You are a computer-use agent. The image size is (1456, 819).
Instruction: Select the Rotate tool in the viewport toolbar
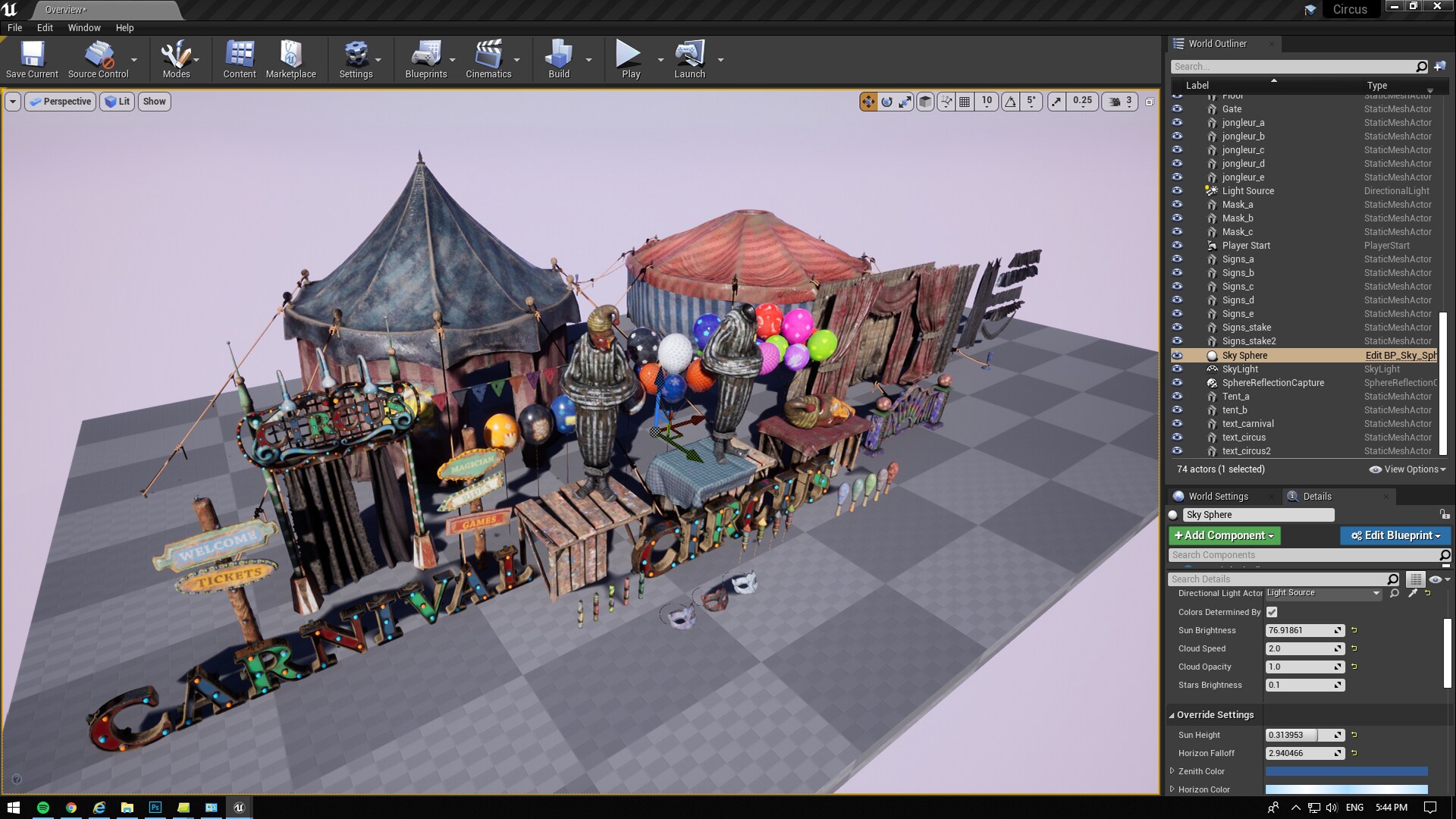887,101
